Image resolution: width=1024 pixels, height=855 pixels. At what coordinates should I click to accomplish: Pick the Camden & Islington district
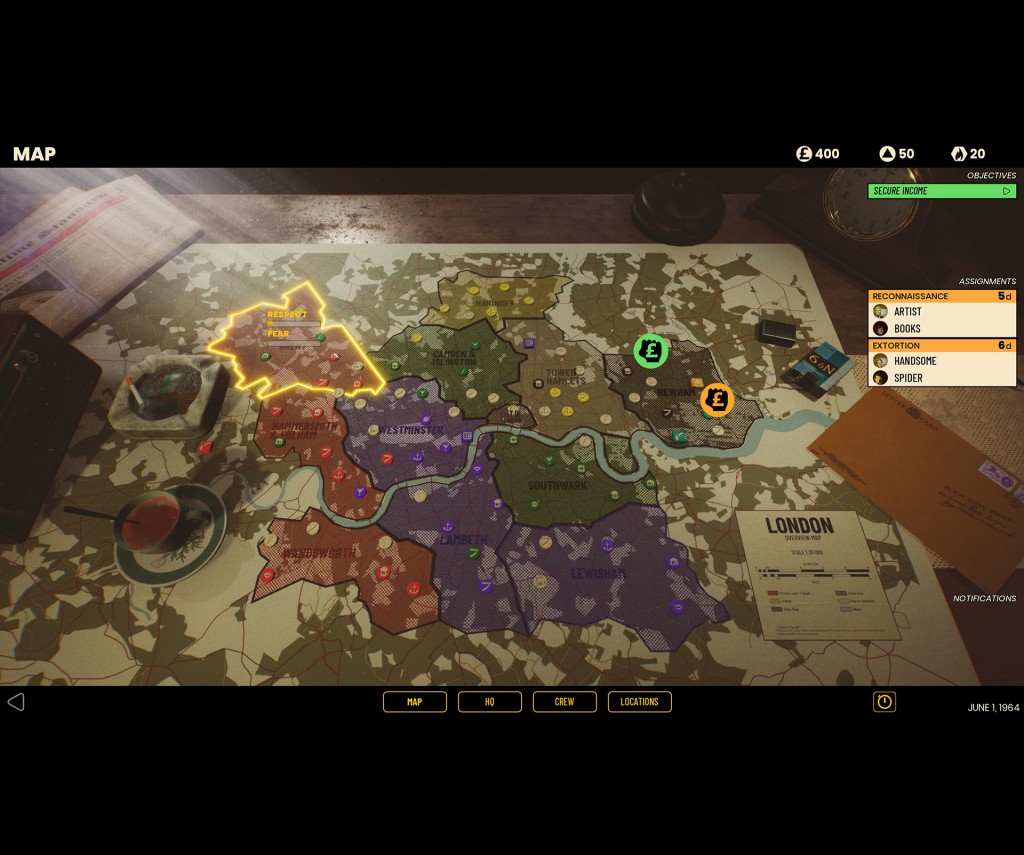pyautogui.click(x=455, y=357)
